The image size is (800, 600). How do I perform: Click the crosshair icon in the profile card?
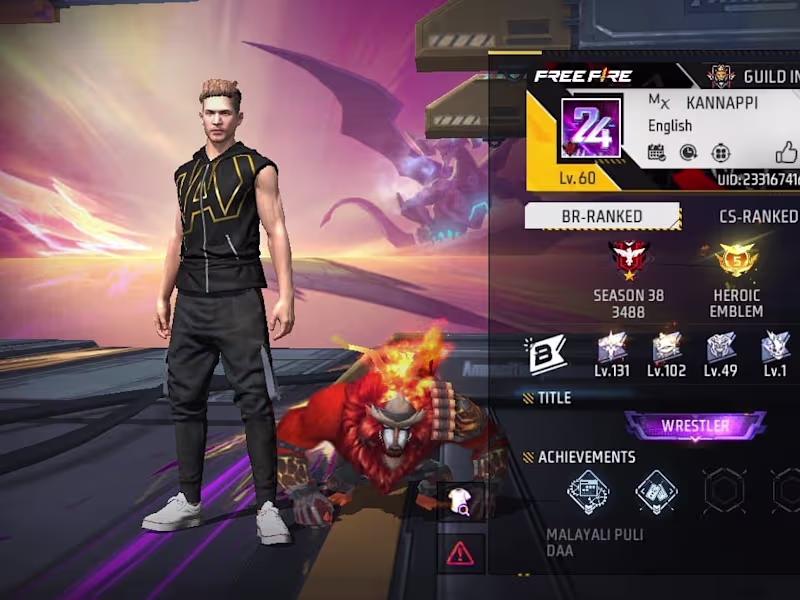coord(720,153)
